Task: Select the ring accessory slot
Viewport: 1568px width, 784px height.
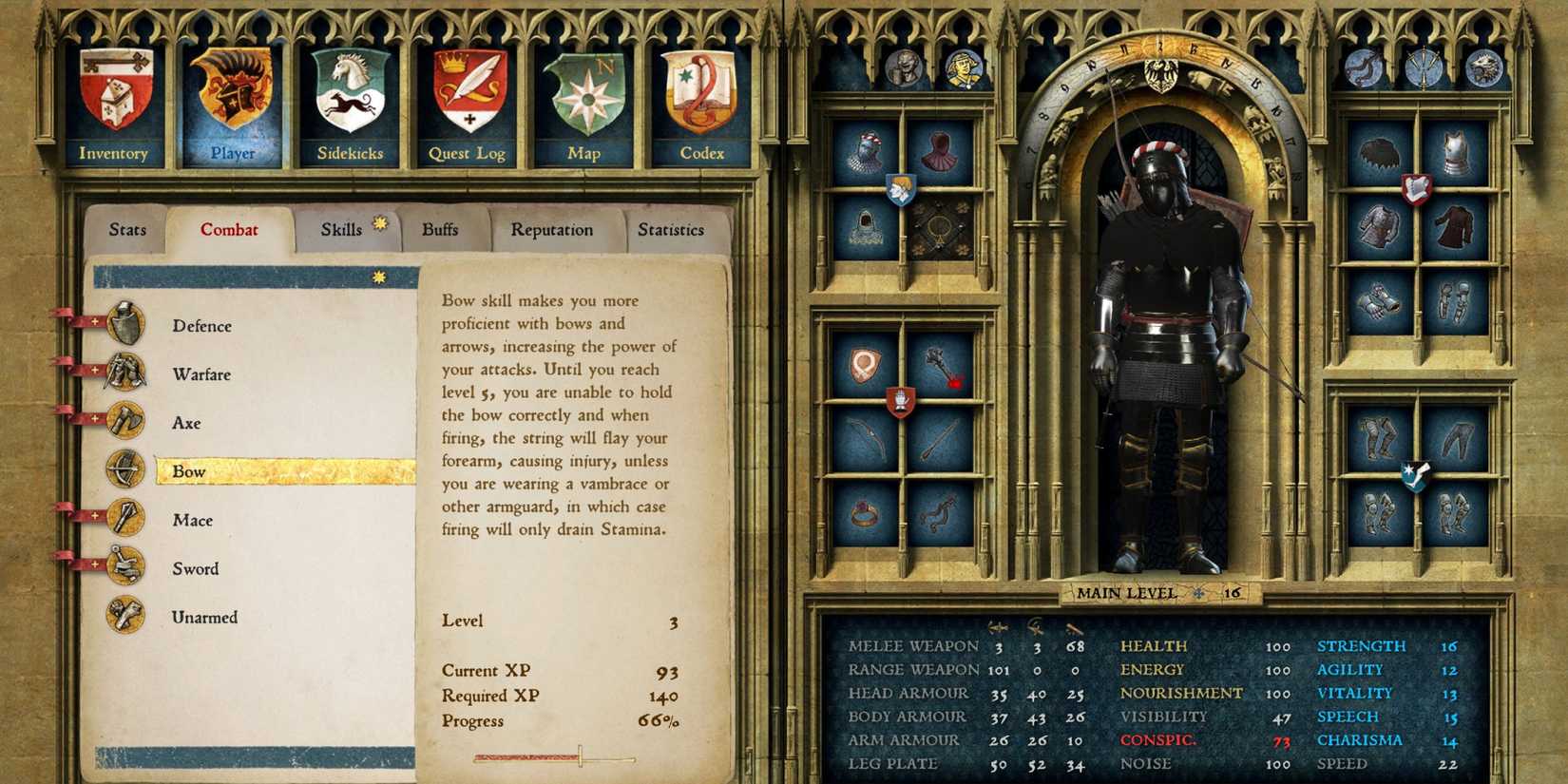Action: [862, 516]
